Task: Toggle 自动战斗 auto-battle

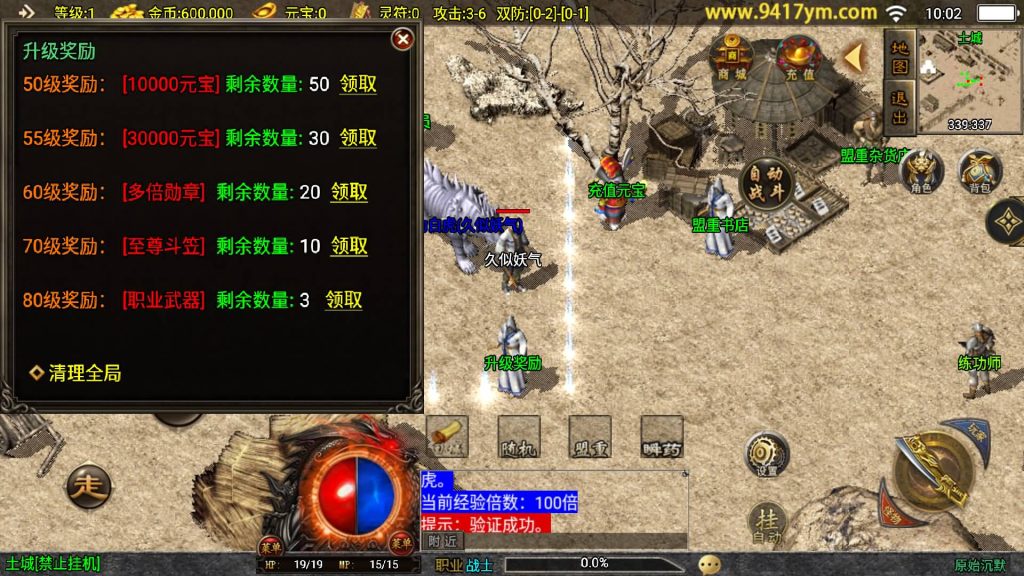Action: [x=766, y=183]
